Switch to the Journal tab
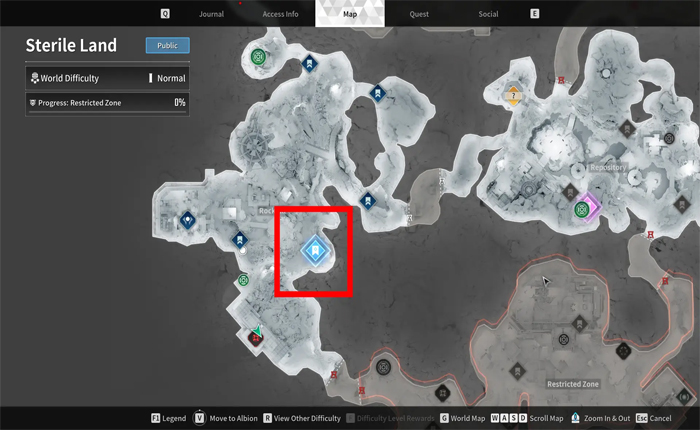Image resolution: width=700 pixels, height=430 pixels. click(x=211, y=14)
